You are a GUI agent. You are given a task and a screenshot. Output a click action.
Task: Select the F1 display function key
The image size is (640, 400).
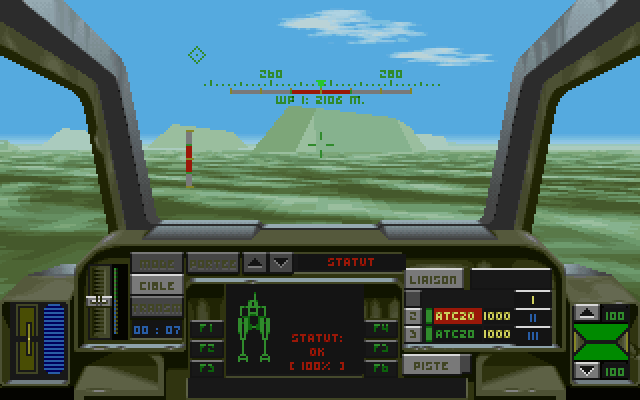coord(206,329)
